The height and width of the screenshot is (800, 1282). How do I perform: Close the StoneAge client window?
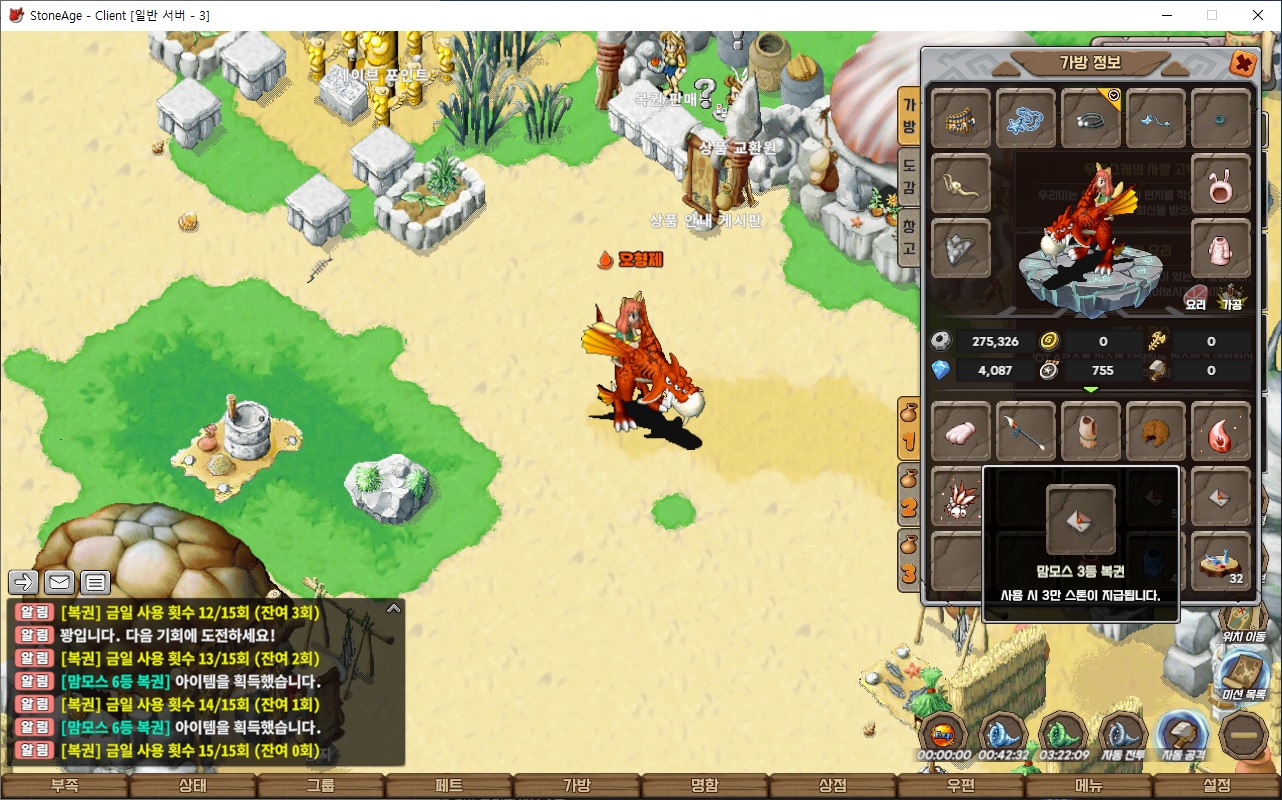pos(1258,15)
